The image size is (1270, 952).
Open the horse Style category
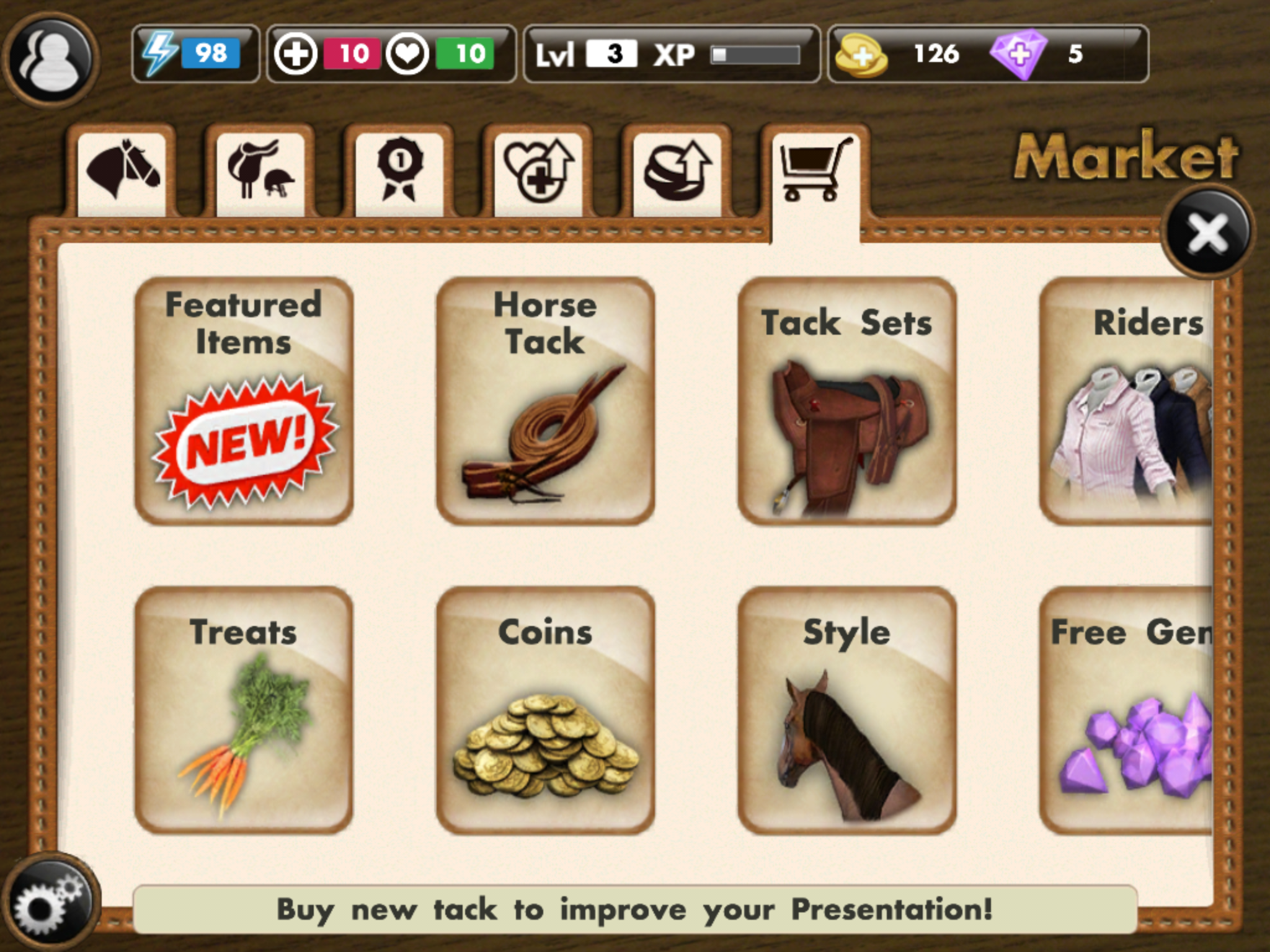tap(846, 710)
